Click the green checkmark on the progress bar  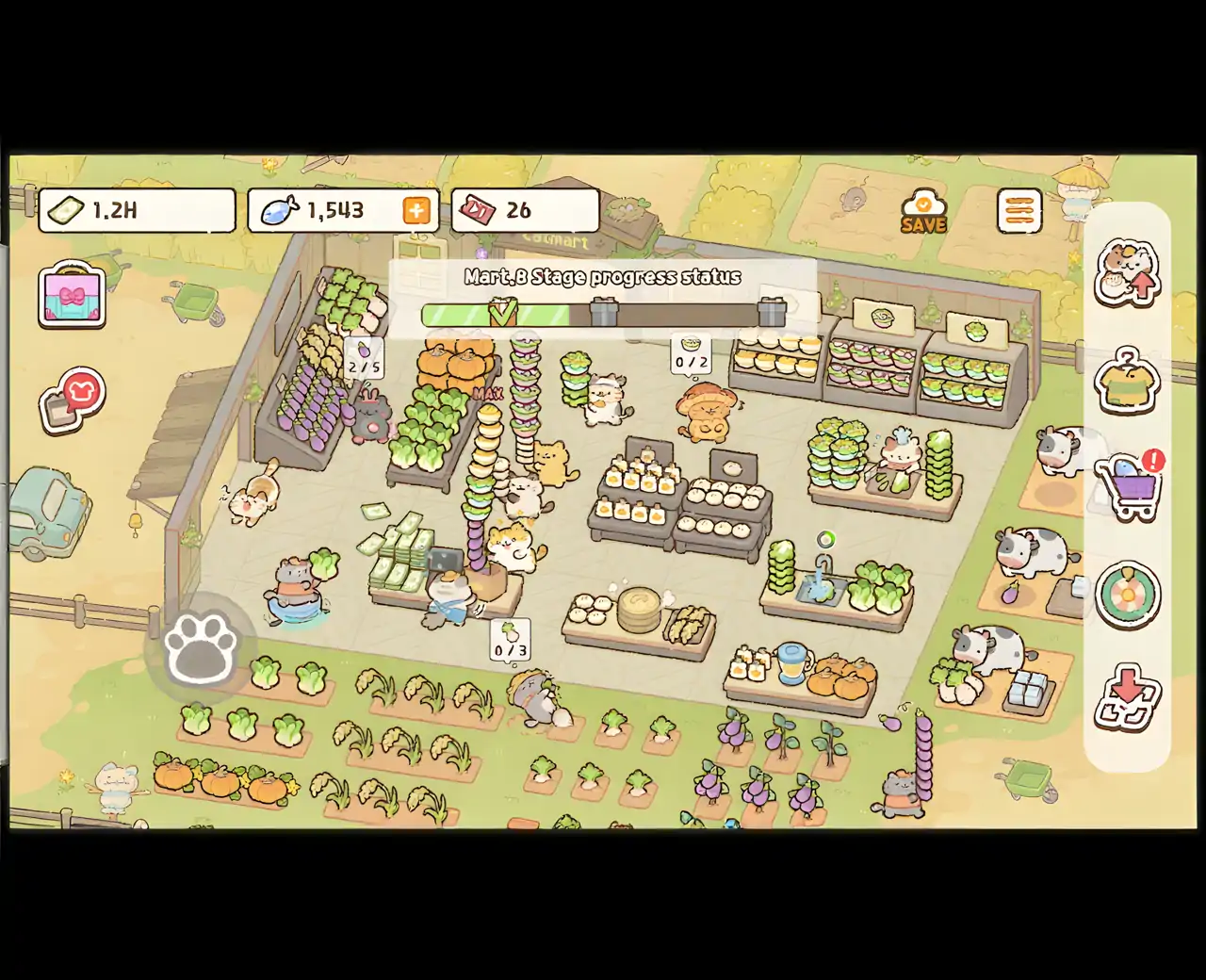504,311
